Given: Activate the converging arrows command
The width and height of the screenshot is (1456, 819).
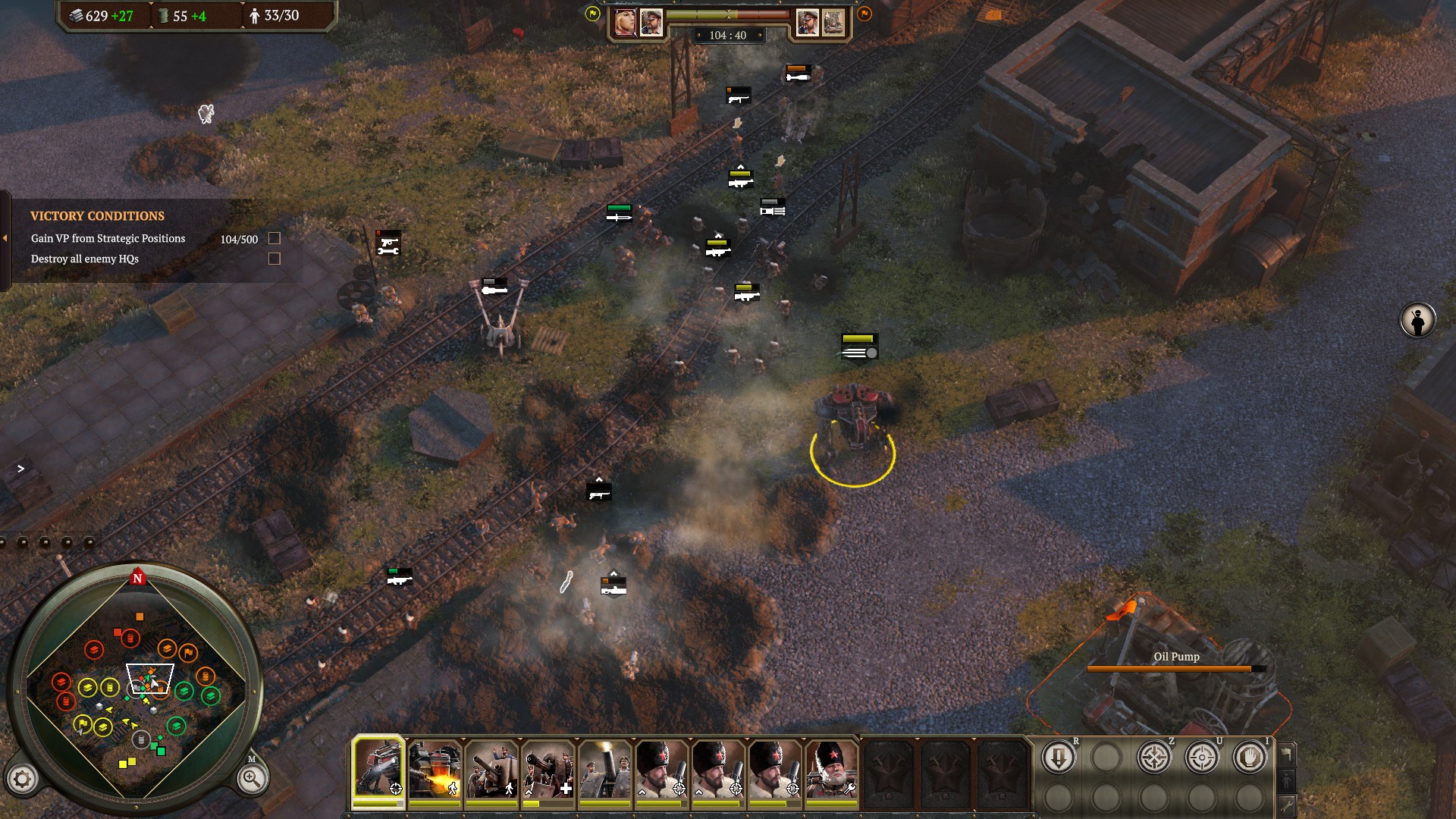Looking at the screenshot, I should pos(1153,757).
